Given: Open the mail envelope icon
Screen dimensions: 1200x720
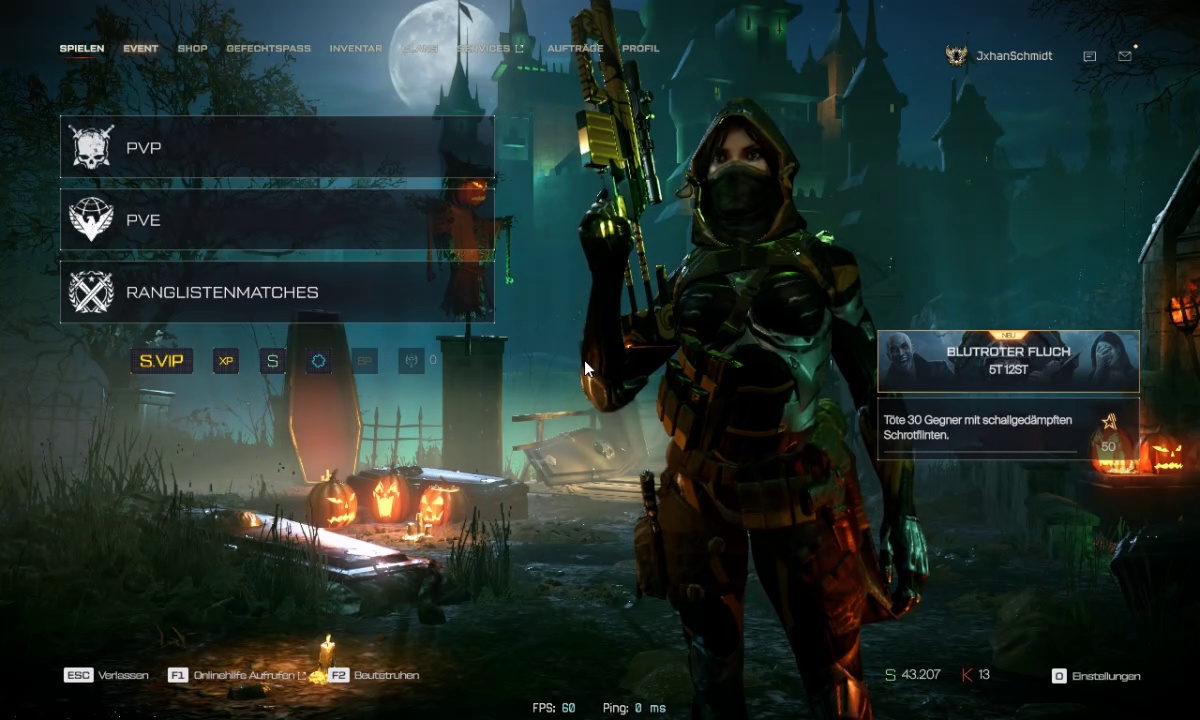Looking at the screenshot, I should point(1125,57).
